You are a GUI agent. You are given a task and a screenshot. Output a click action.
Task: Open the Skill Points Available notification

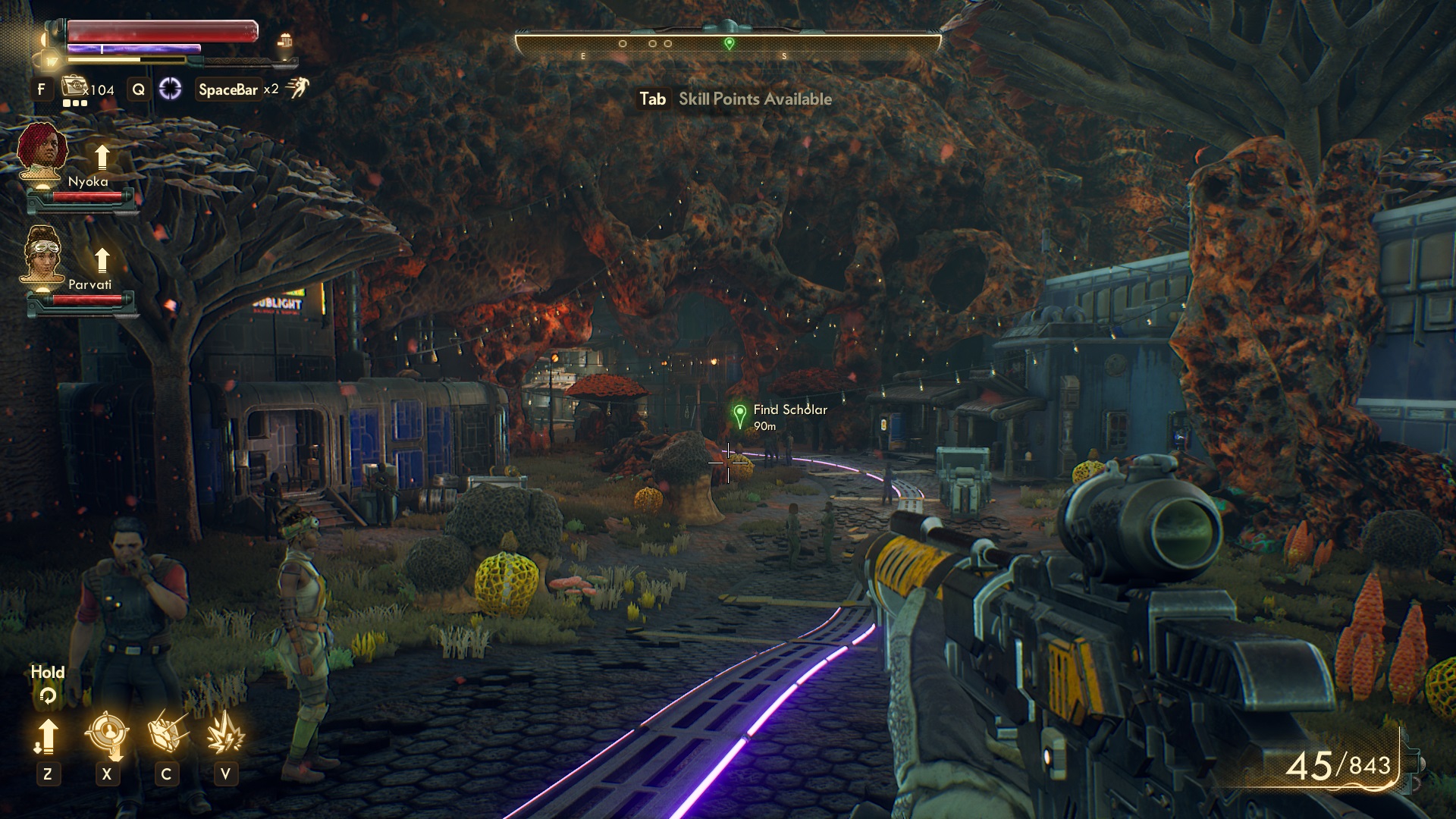(x=734, y=99)
